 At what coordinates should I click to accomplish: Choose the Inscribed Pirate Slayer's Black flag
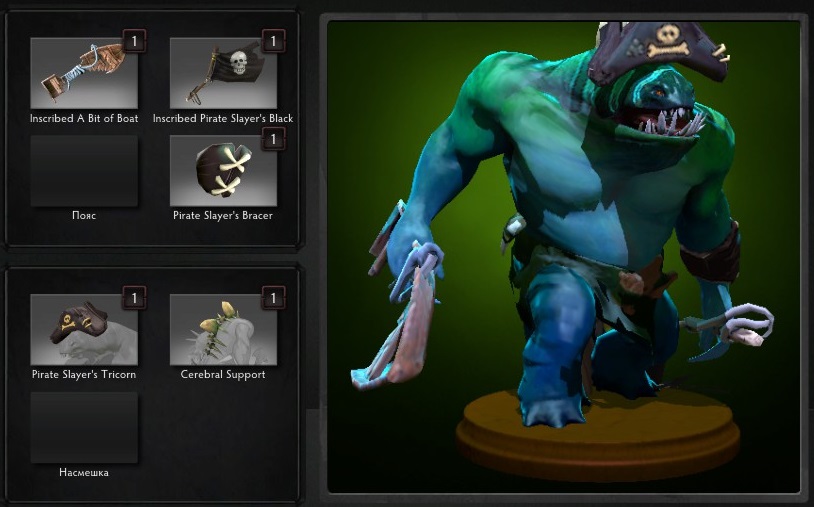223,73
